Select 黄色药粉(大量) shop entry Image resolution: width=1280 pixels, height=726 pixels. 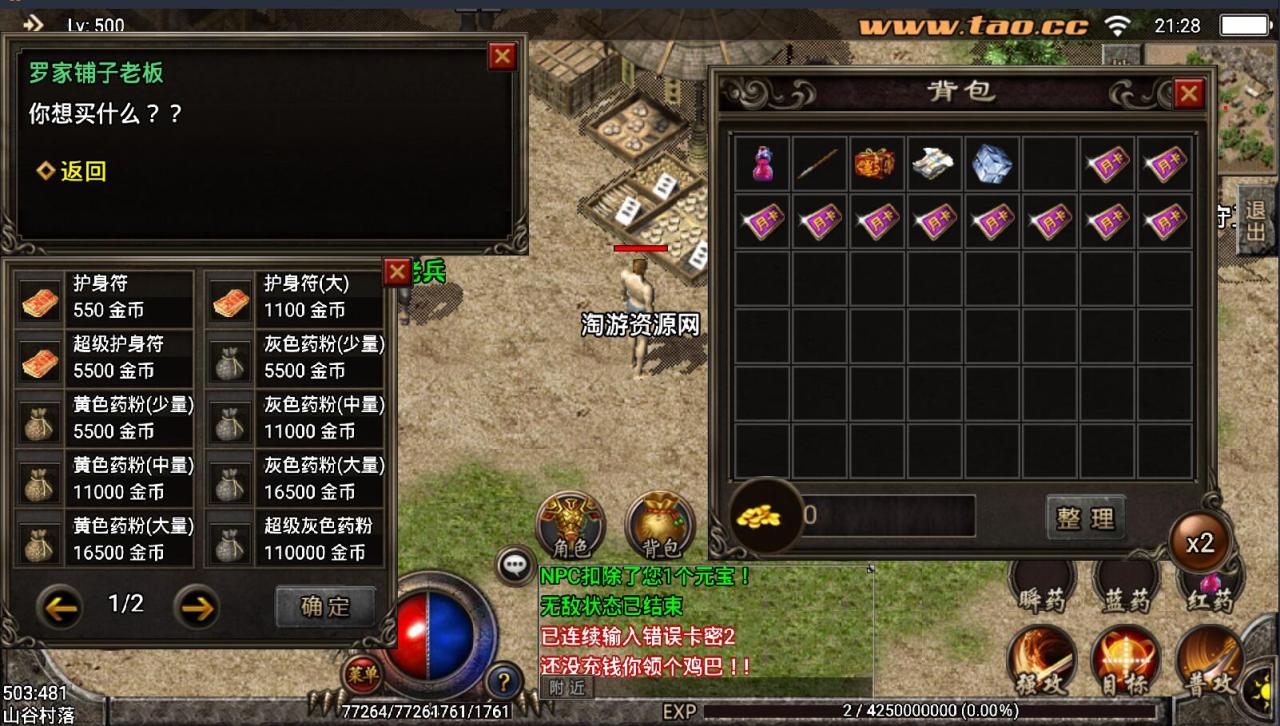click(106, 540)
